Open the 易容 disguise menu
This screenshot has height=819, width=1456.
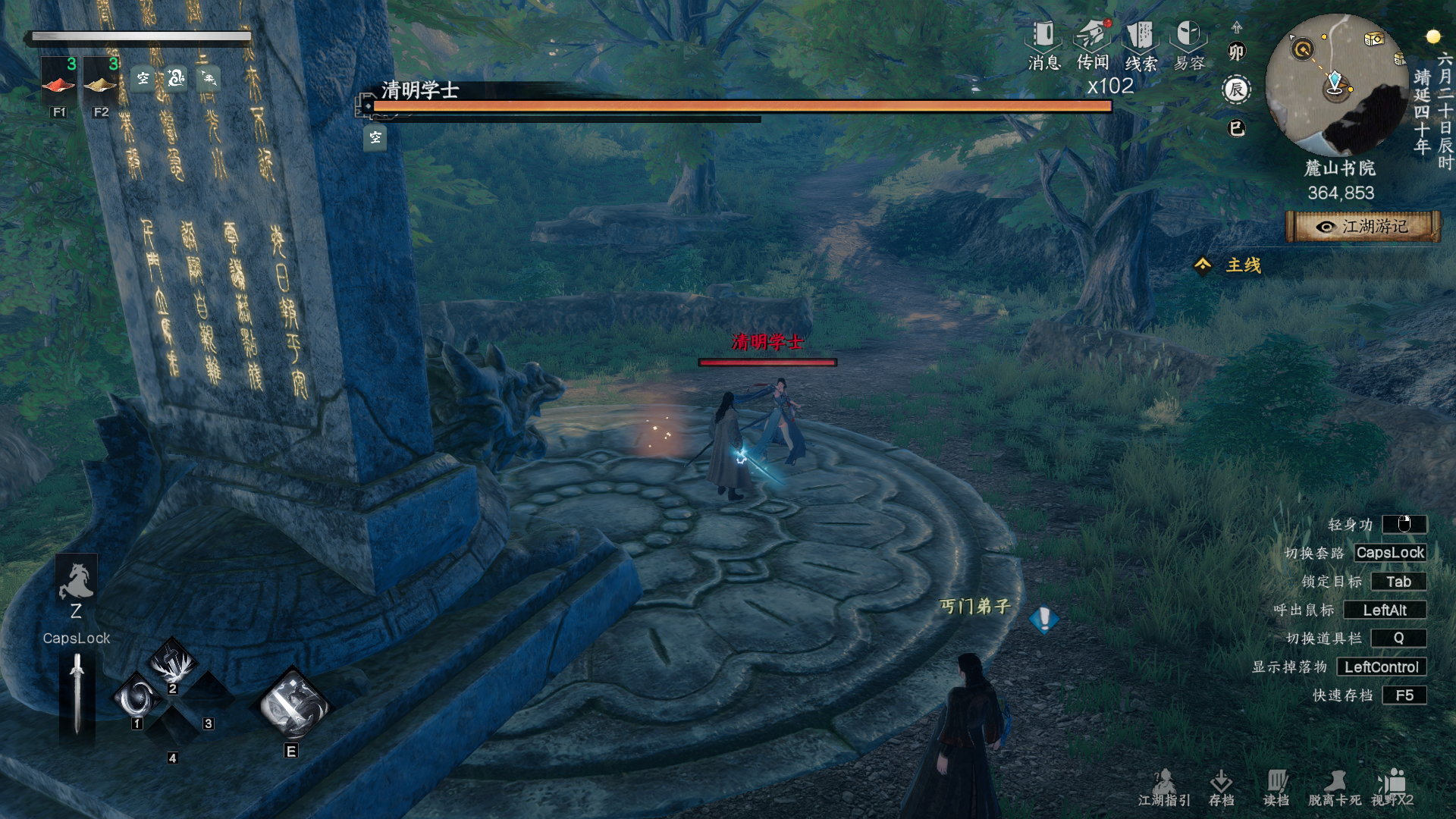pyautogui.click(x=1188, y=45)
